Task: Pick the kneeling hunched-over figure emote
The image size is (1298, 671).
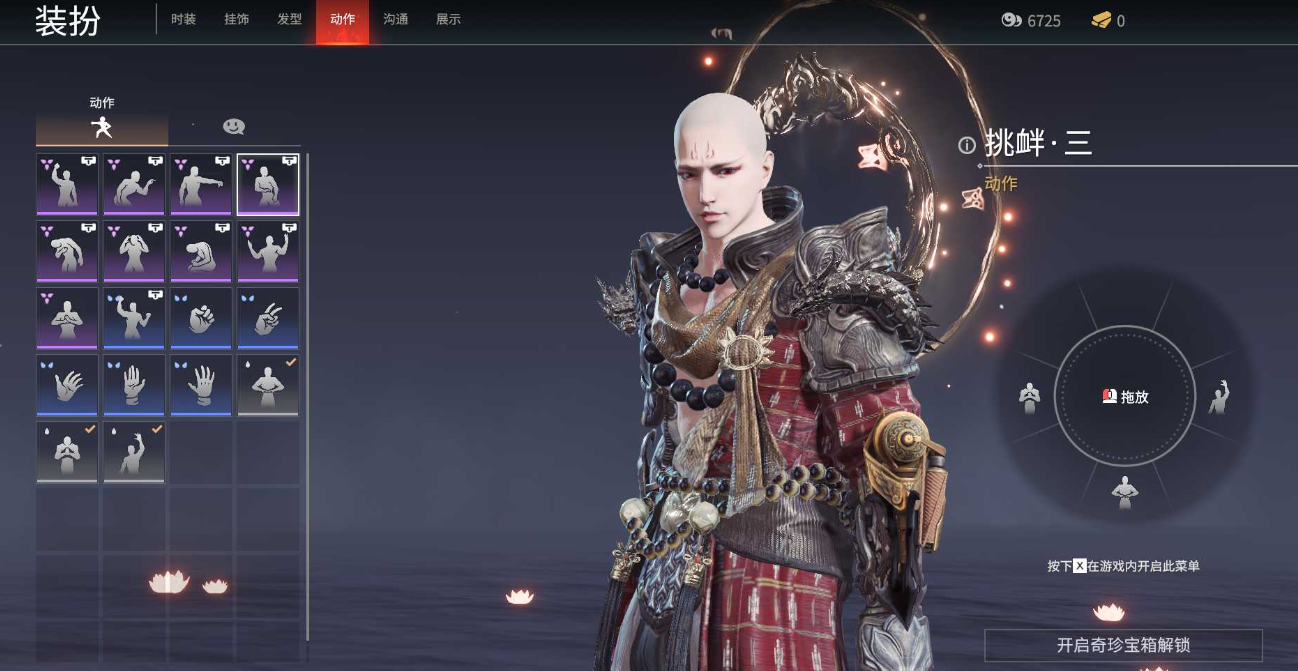Action: tap(201, 251)
